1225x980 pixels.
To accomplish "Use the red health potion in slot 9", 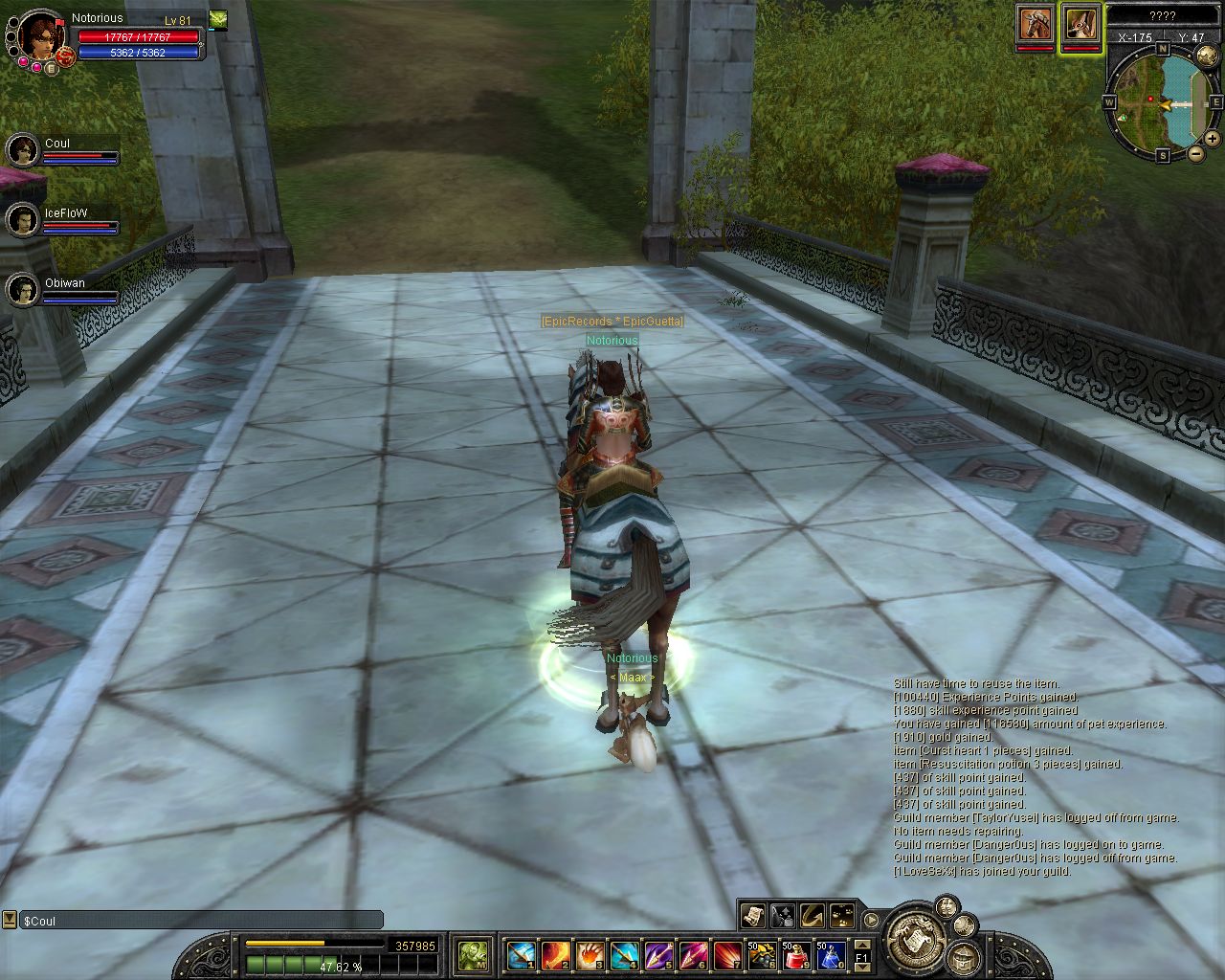I will coord(796,954).
